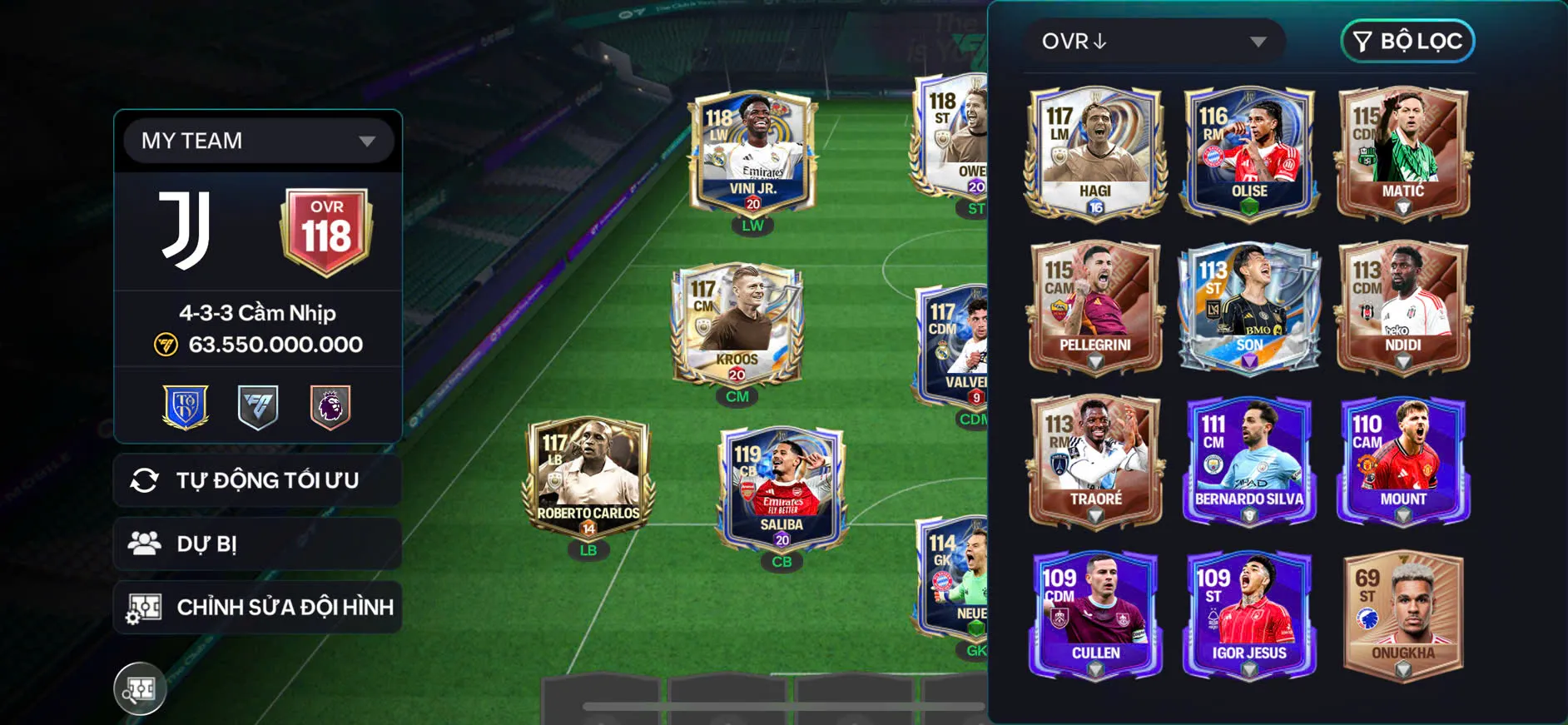Open the MY TEAM dropdown
The height and width of the screenshot is (725, 1568).
pyautogui.click(x=257, y=141)
